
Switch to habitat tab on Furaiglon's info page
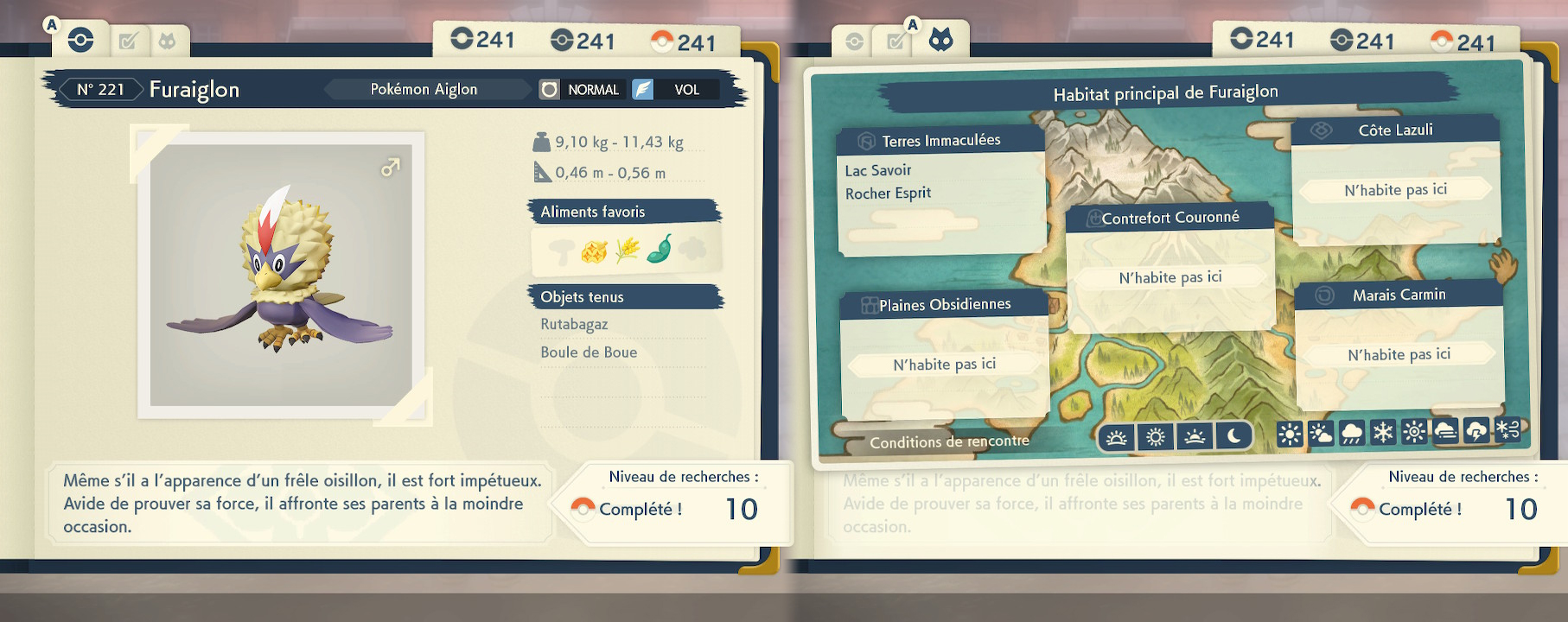pos(167,41)
